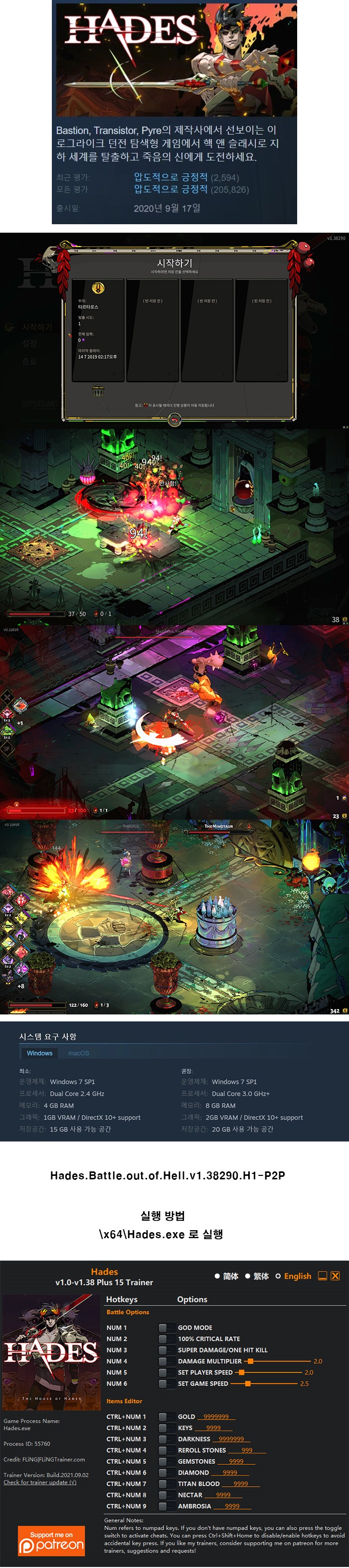The height and width of the screenshot is (1568, 349).
Task: Edit the GEMSTONES value field
Action: (236, 1461)
